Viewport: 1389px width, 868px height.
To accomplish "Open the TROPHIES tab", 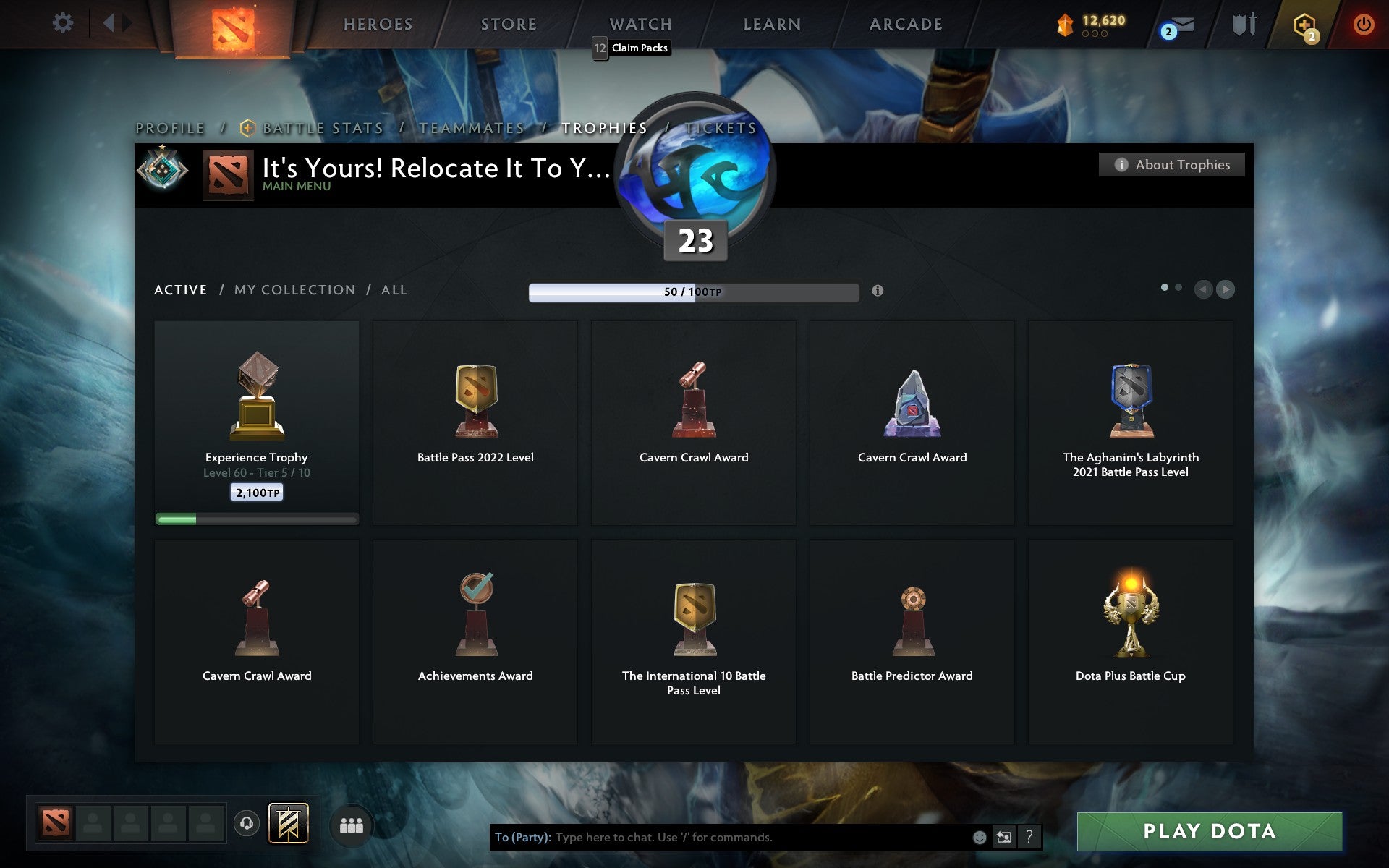I will [605, 127].
